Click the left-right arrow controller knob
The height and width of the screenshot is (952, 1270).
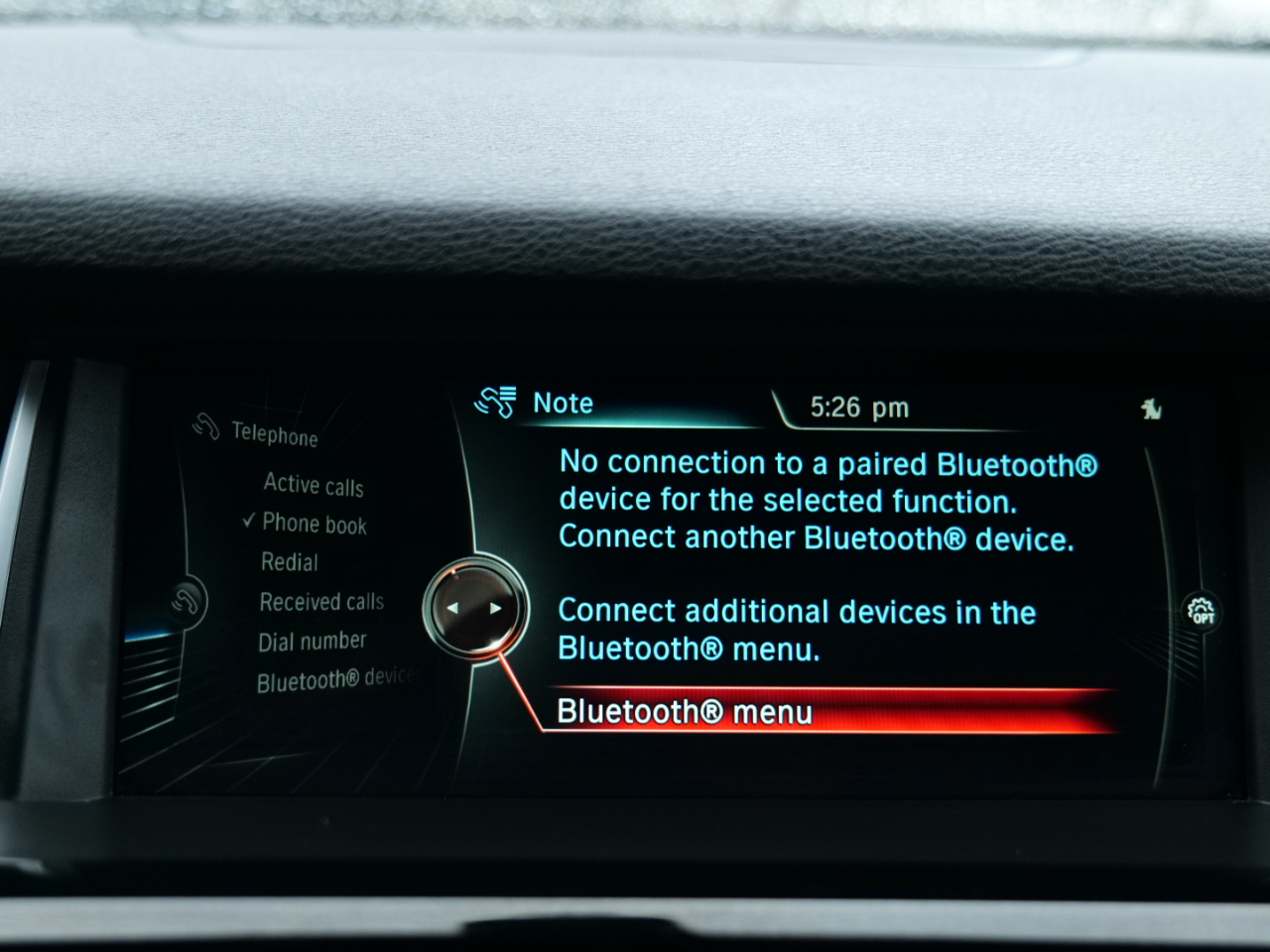tap(474, 608)
